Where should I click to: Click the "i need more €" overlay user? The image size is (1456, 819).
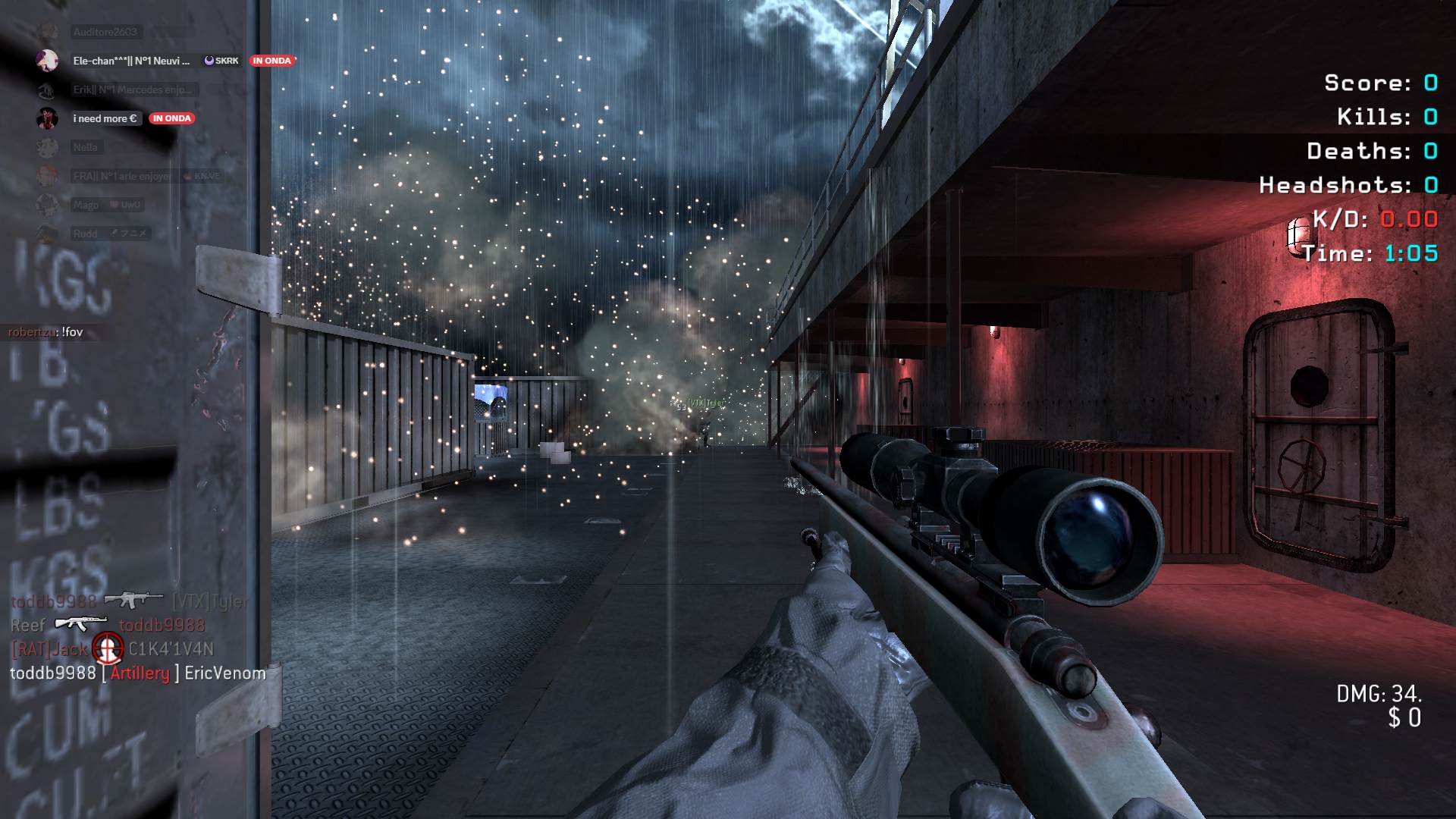click(105, 118)
